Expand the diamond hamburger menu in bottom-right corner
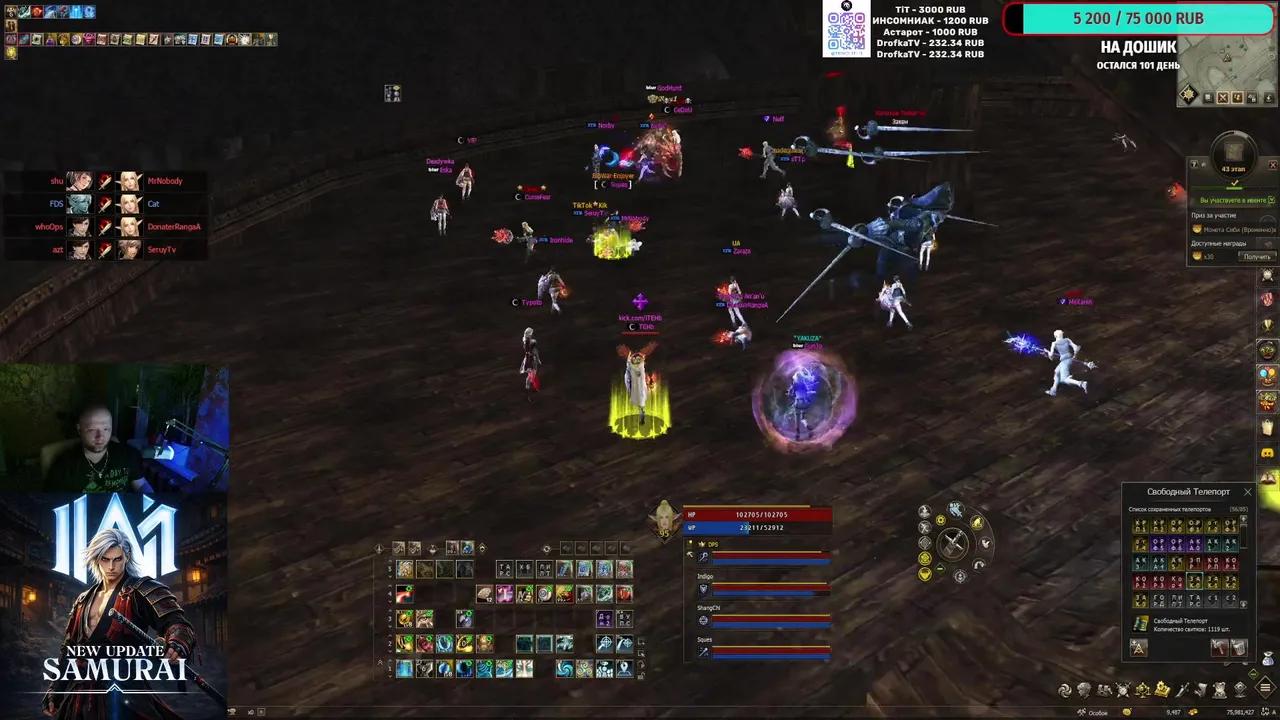The height and width of the screenshot is (720, 1280). click(1264, 688)
